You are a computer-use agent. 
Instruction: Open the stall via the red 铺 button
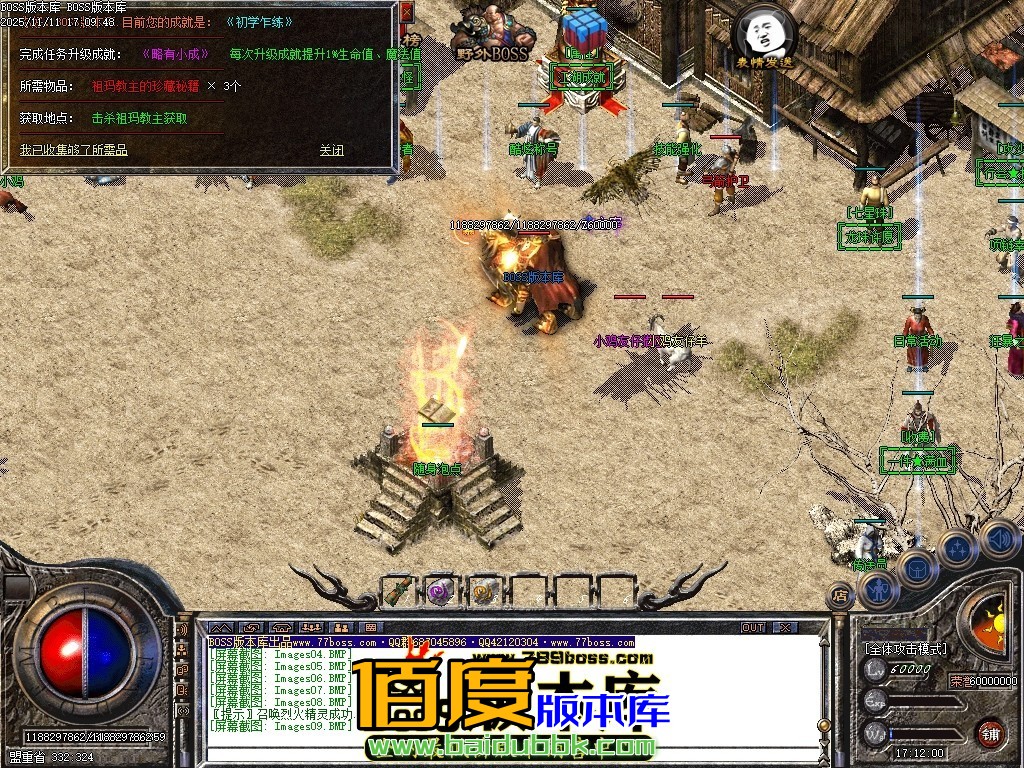(x=990, y=733)
